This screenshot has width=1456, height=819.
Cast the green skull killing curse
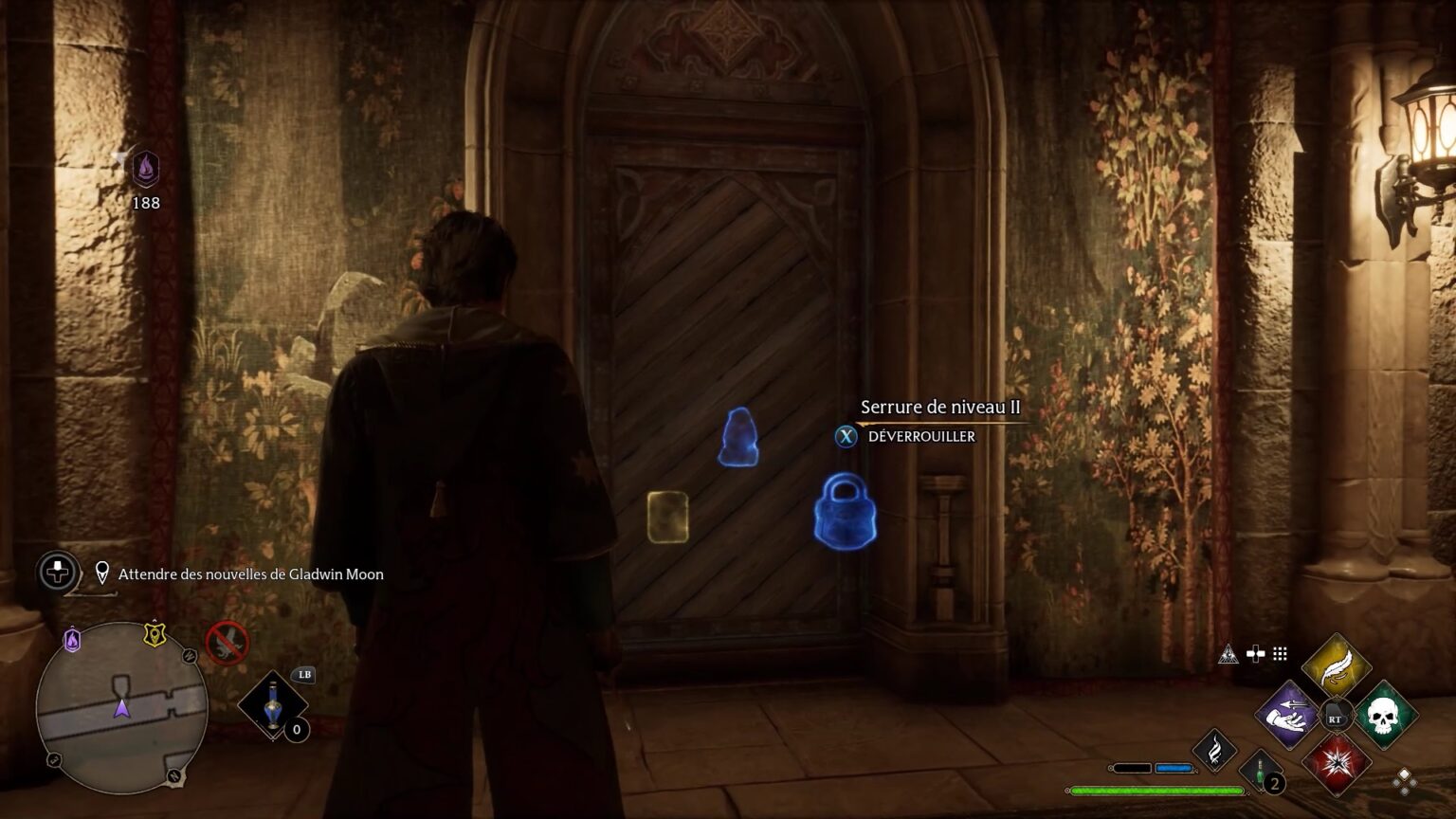[1384, 716]
